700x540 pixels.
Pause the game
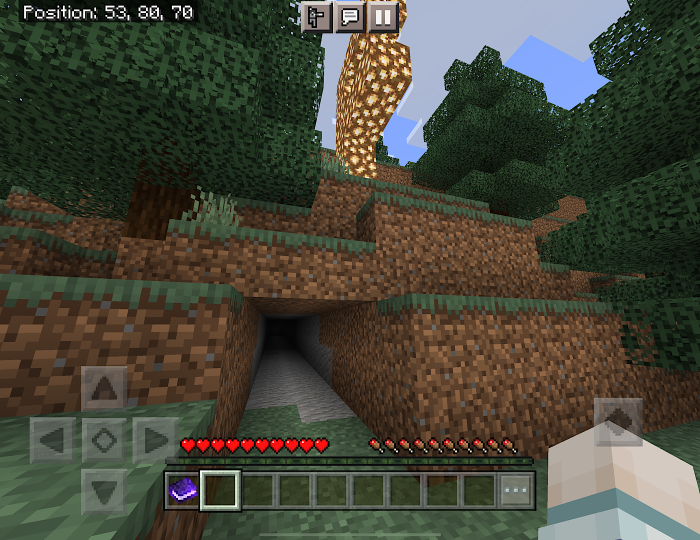[x=383, y=17]
